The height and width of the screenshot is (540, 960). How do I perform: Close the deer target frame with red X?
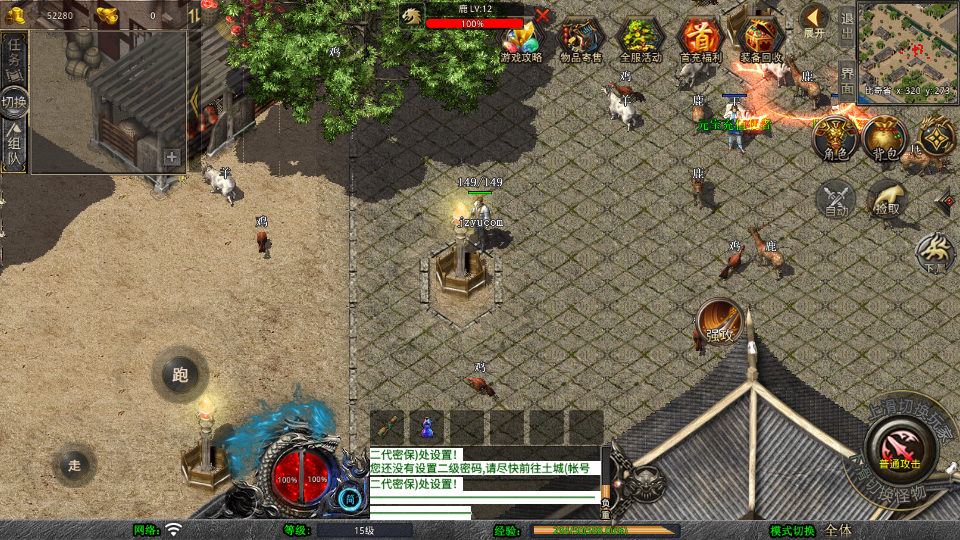pyautogui.click(x=542, y=15)
